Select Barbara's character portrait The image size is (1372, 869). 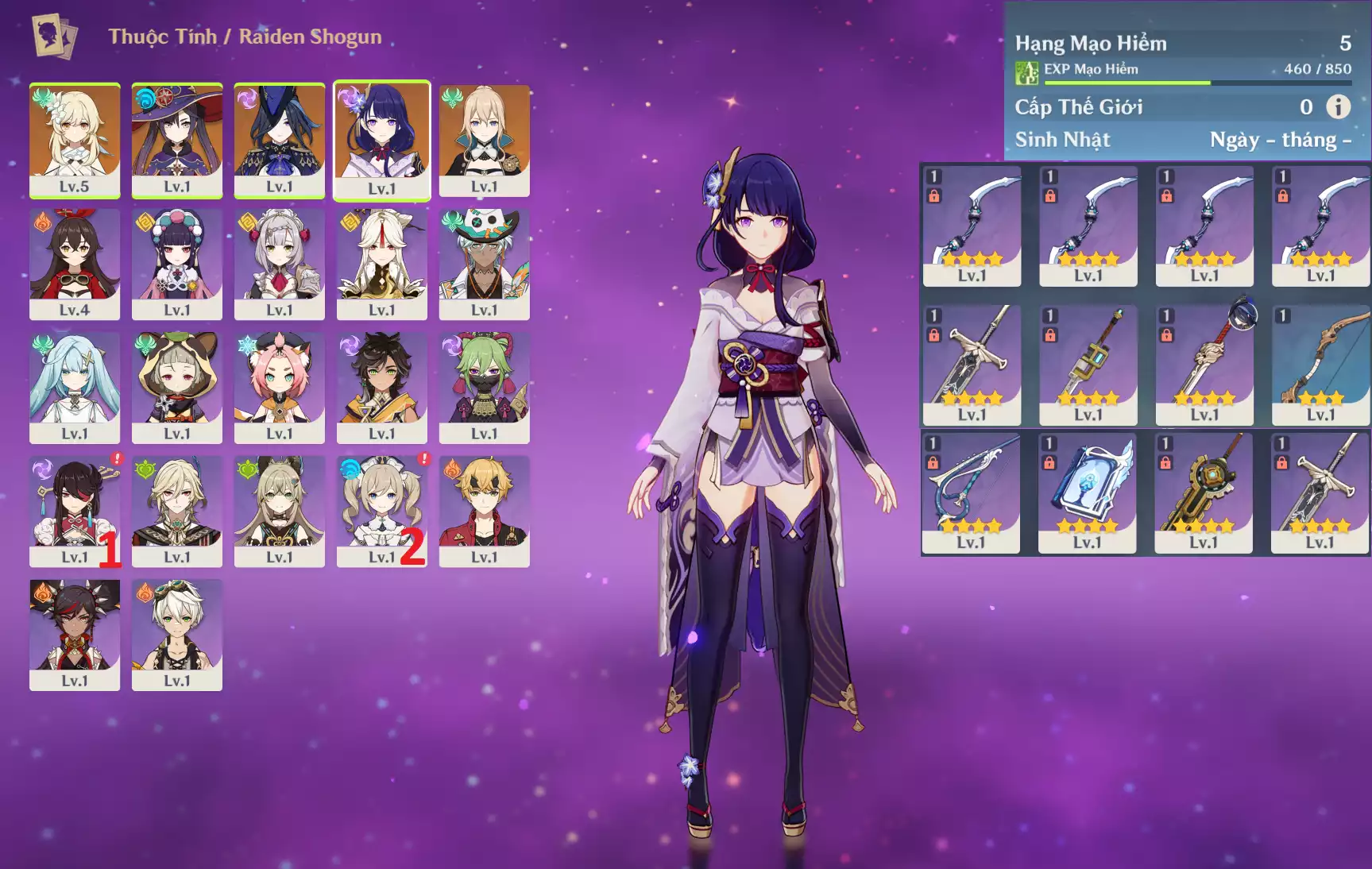(382, 511)
